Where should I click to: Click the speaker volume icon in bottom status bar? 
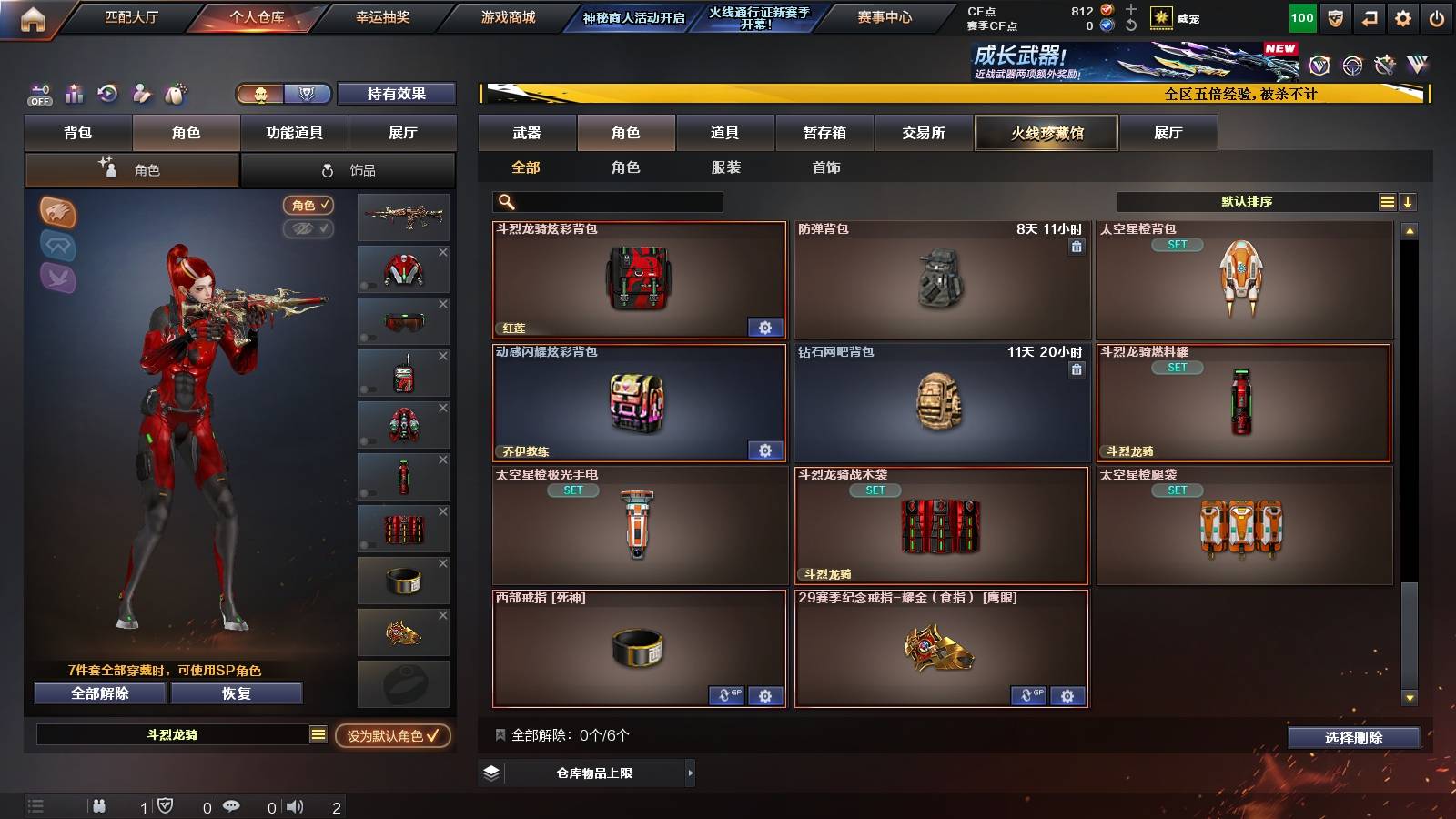[x=292, y=806]
